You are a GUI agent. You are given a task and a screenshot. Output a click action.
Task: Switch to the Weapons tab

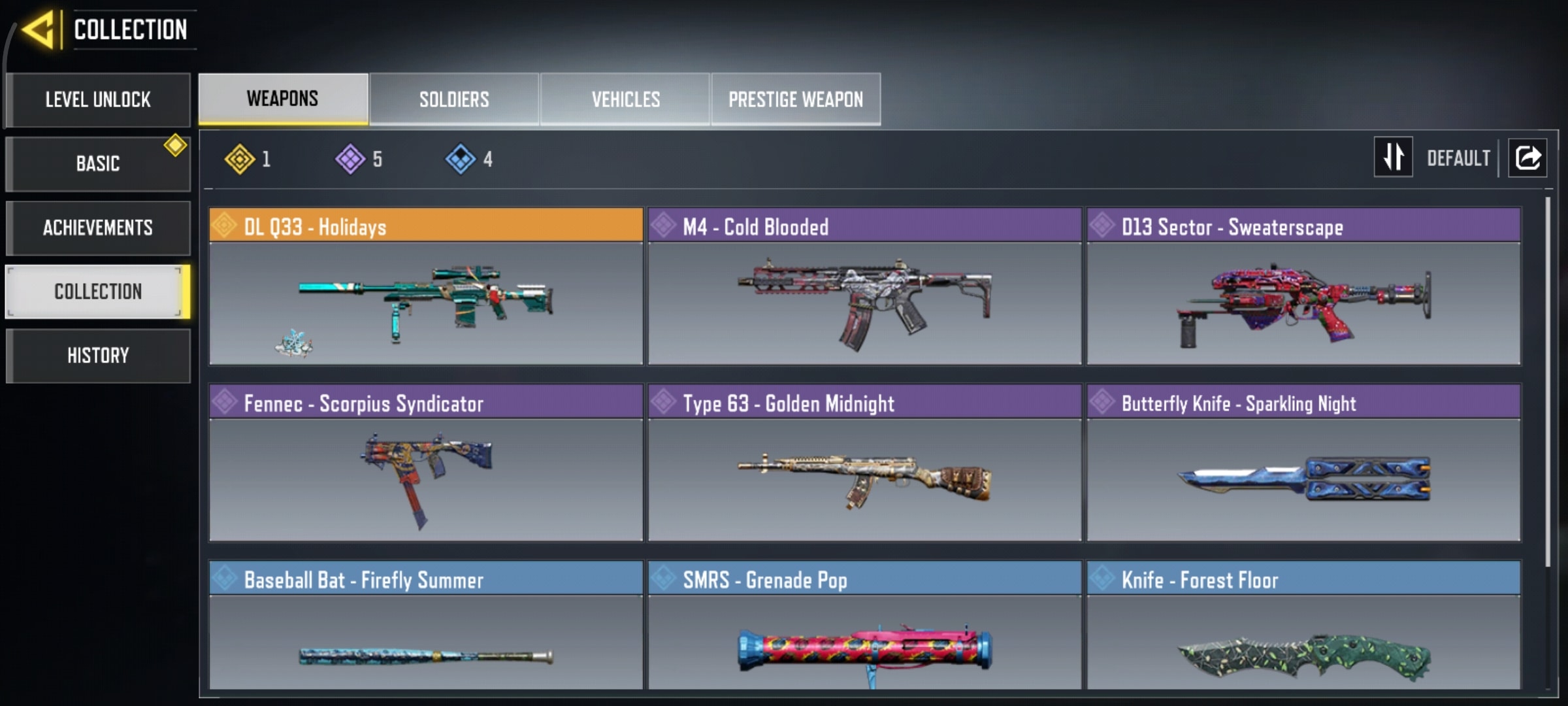click(283, 99)
